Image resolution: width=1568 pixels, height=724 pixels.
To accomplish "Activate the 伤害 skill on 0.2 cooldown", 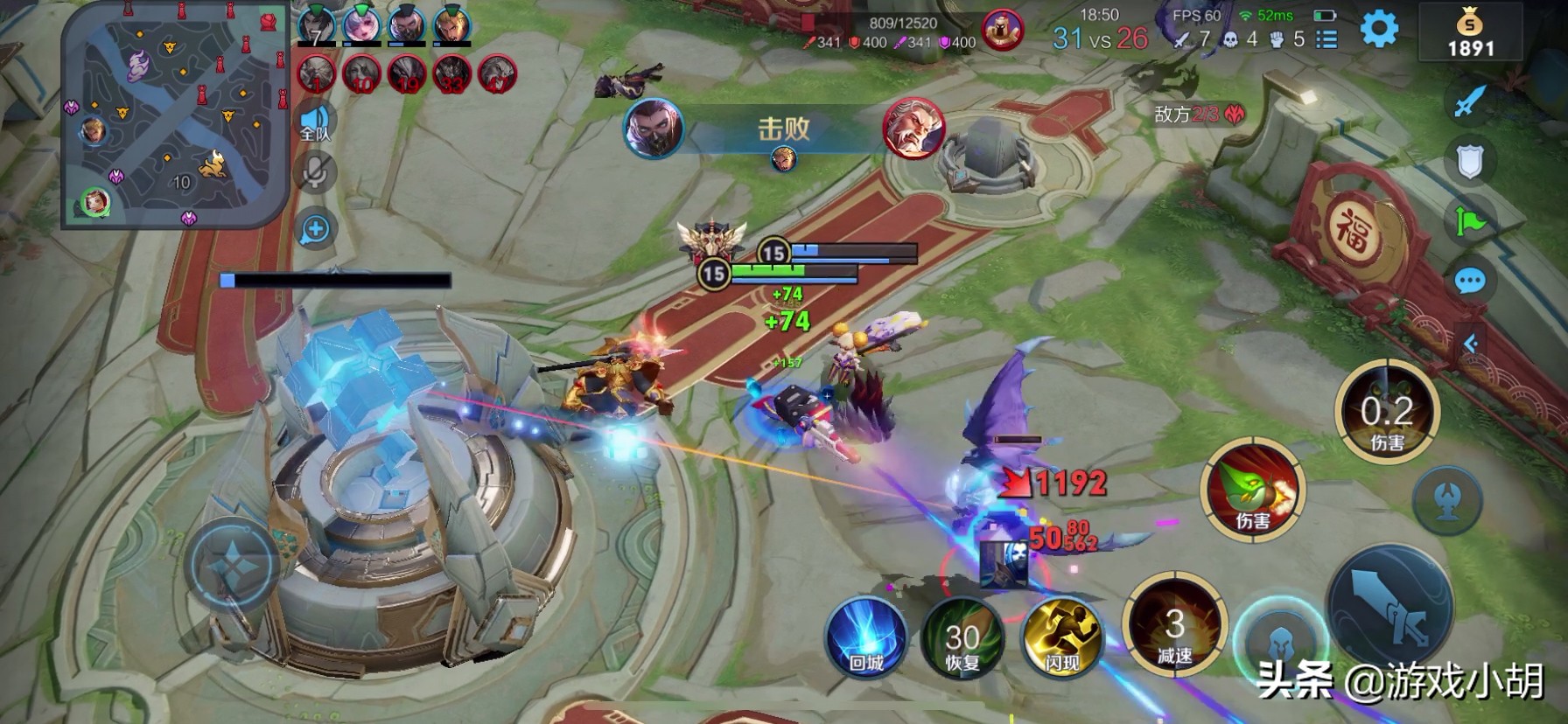I will click(1387, 413).
